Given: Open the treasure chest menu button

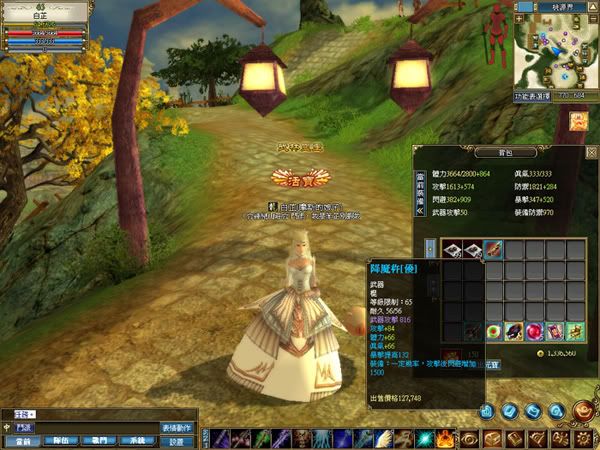Looking at the screenshot, I should coord(493,438).
